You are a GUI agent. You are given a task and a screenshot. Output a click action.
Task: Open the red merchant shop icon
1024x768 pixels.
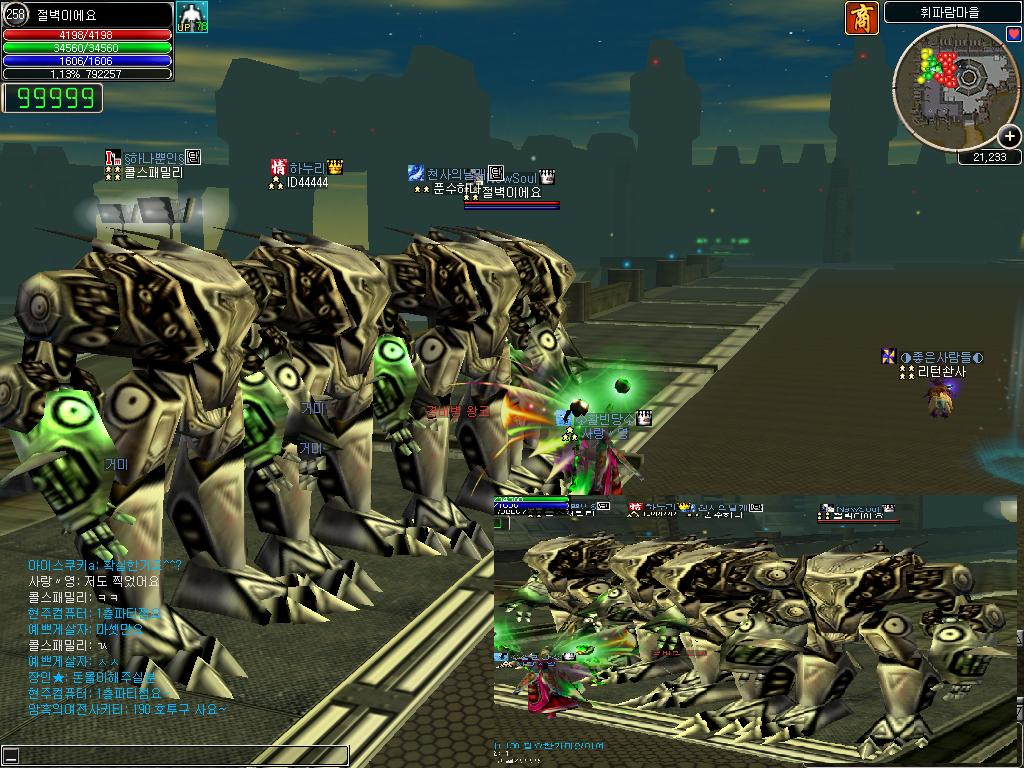861,18
